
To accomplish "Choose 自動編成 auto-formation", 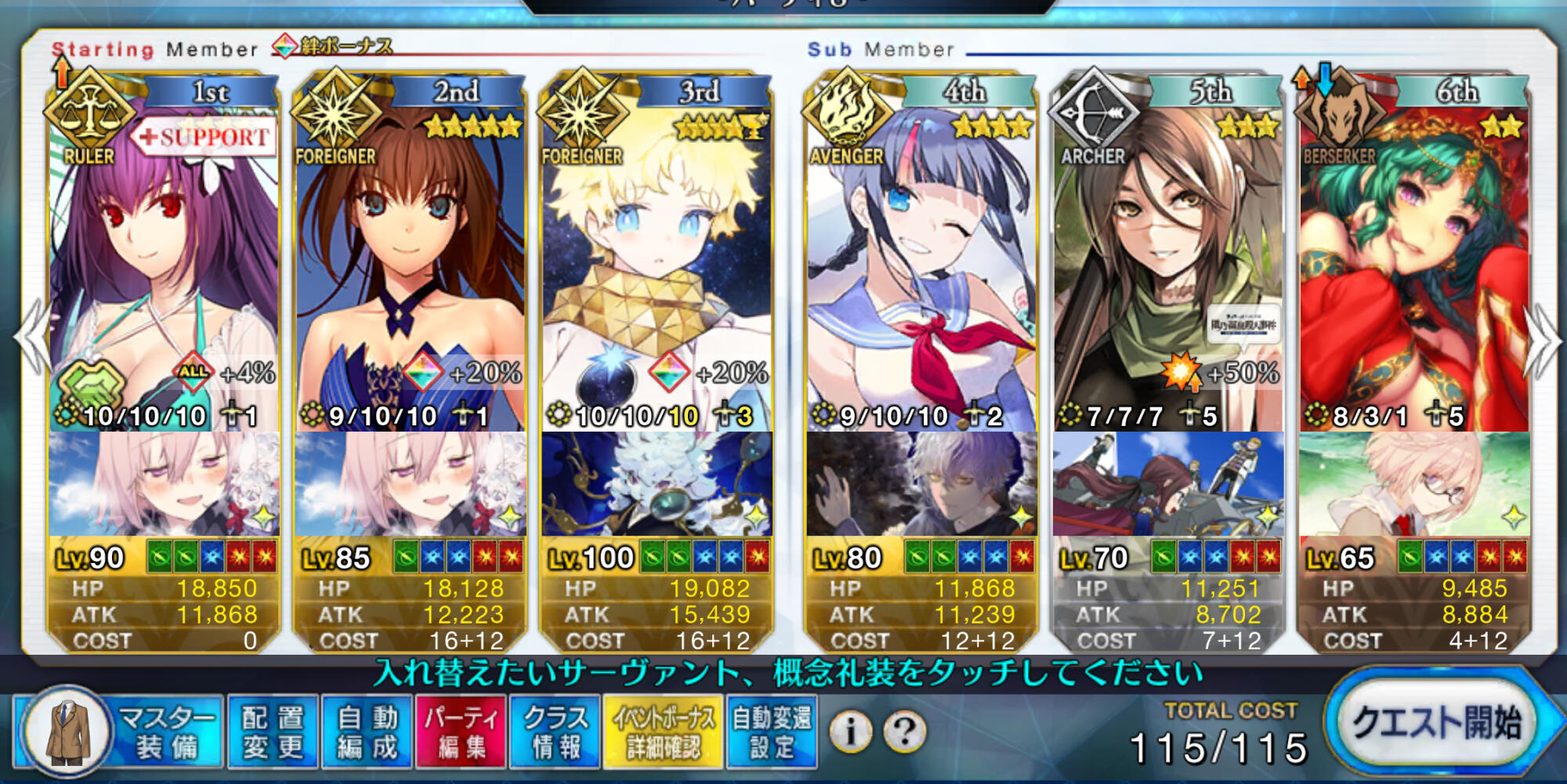I will (367, 732).
